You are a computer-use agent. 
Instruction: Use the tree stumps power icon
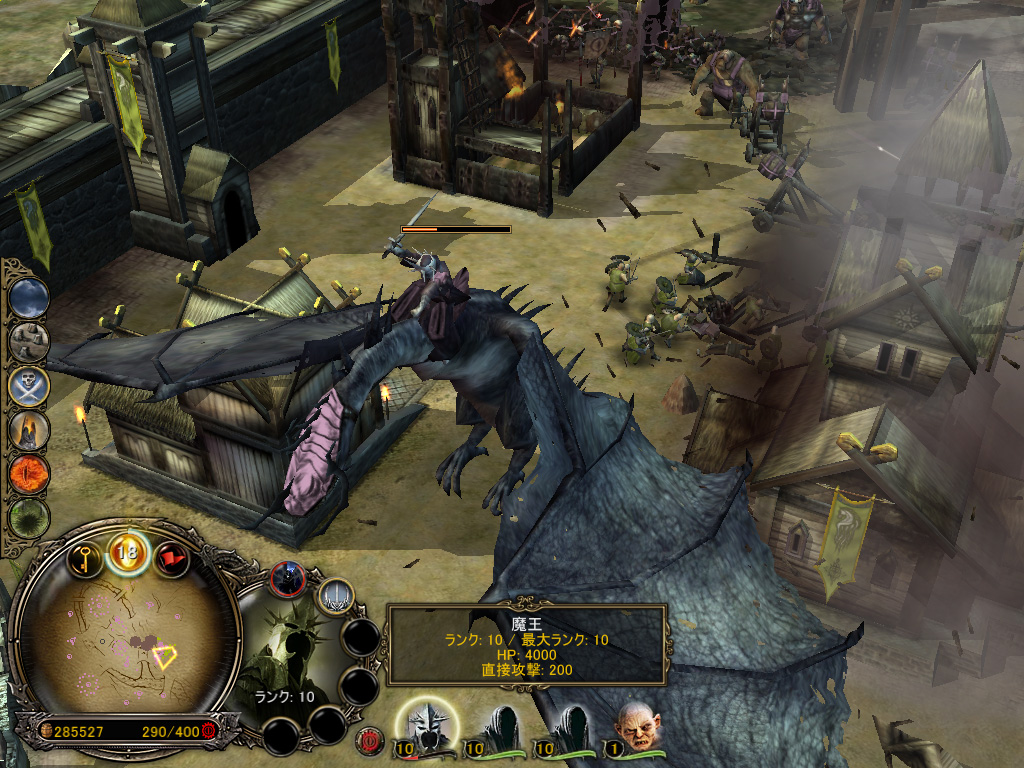click(29, 341)
